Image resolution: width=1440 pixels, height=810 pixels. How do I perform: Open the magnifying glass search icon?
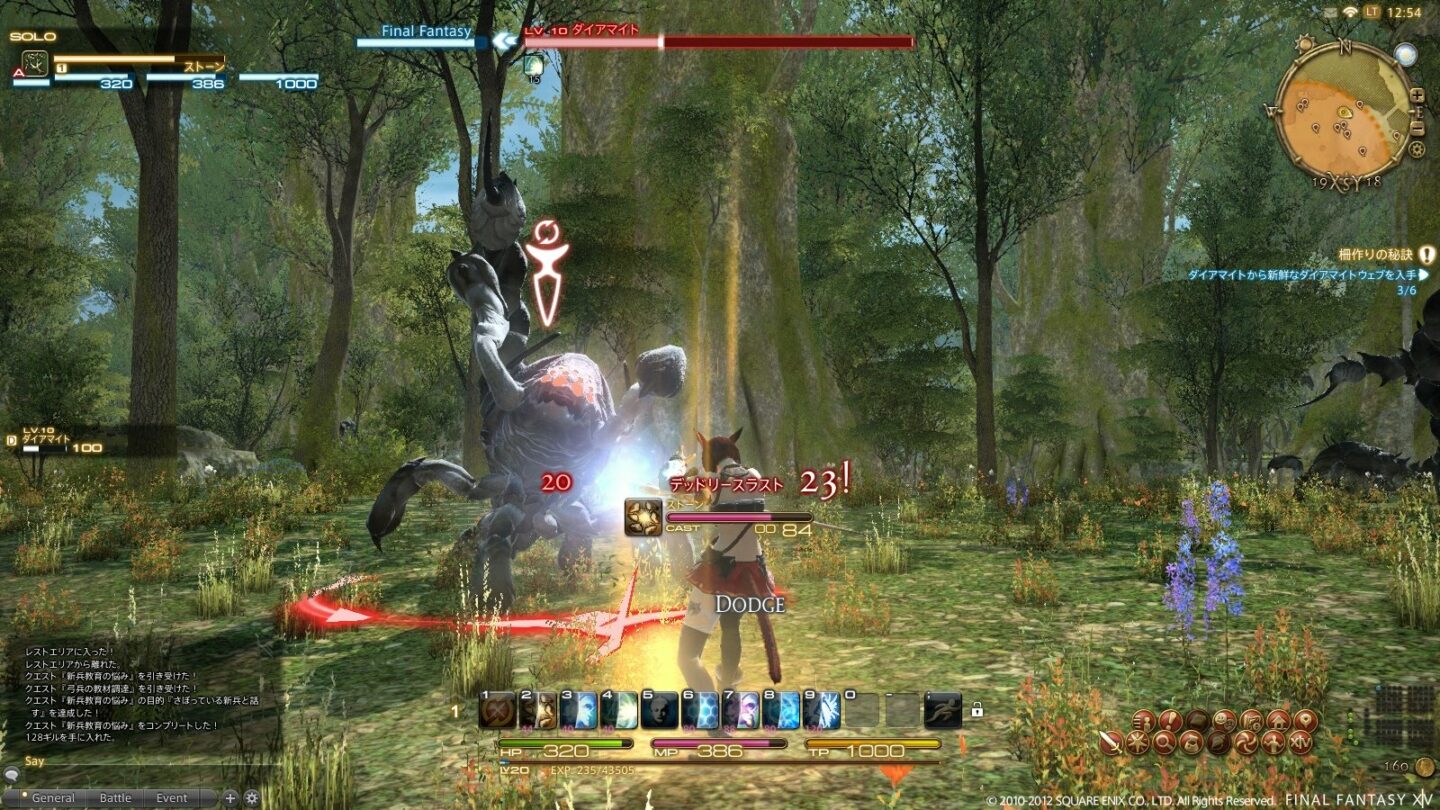1165,742
